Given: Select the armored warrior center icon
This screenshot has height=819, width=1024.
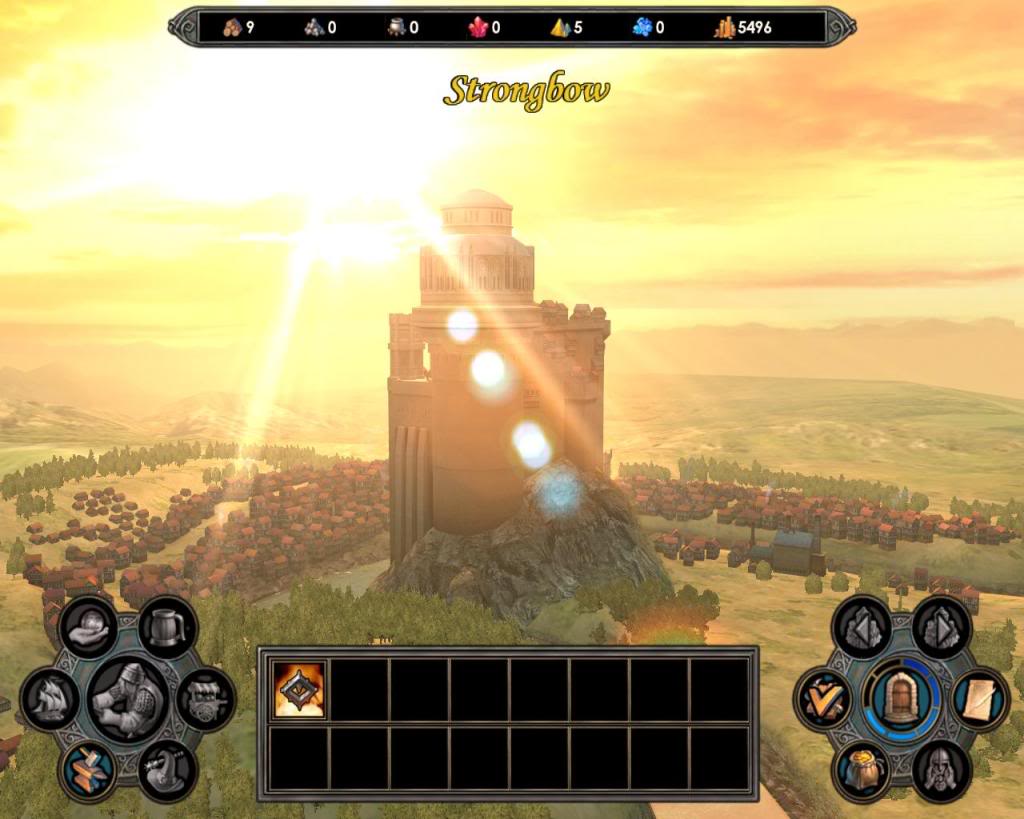Looking at the screenshot, I should 128,698.
